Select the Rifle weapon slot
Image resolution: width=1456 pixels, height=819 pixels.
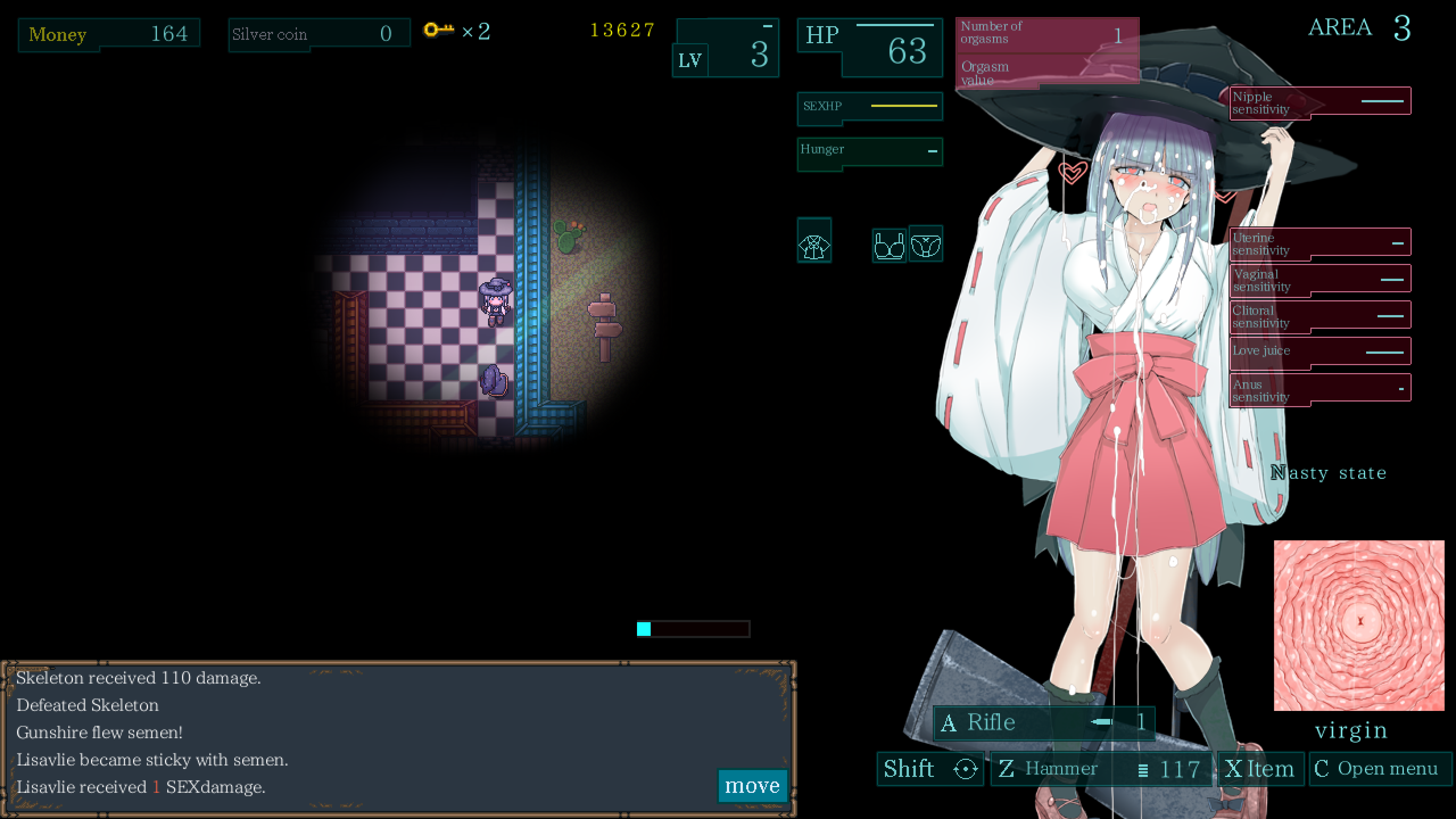pyautogui.click(x=1043, y=722)
